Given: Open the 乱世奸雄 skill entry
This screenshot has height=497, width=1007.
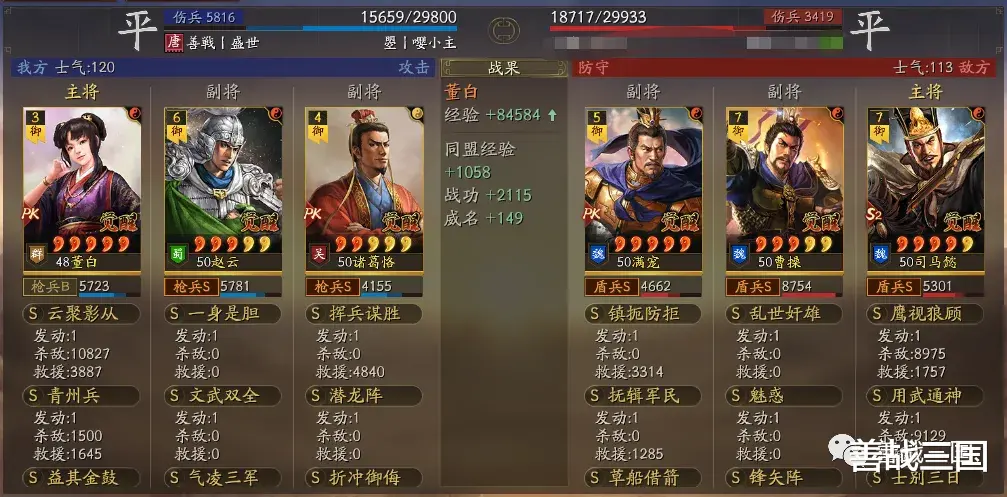Looking at the screenshot, I should (x=785, y=313).
